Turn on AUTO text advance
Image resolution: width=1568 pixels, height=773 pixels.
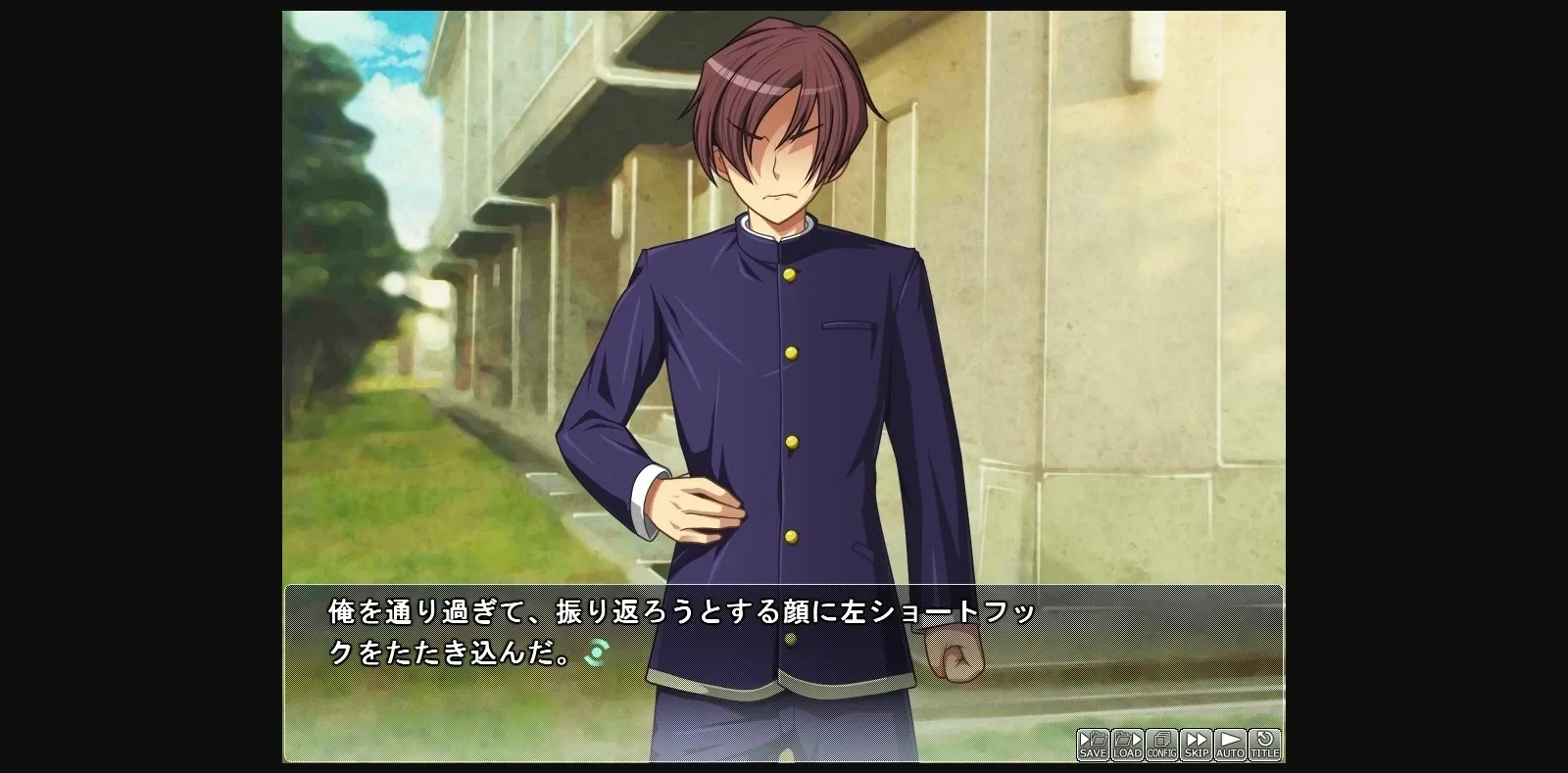pos(1230,745)
